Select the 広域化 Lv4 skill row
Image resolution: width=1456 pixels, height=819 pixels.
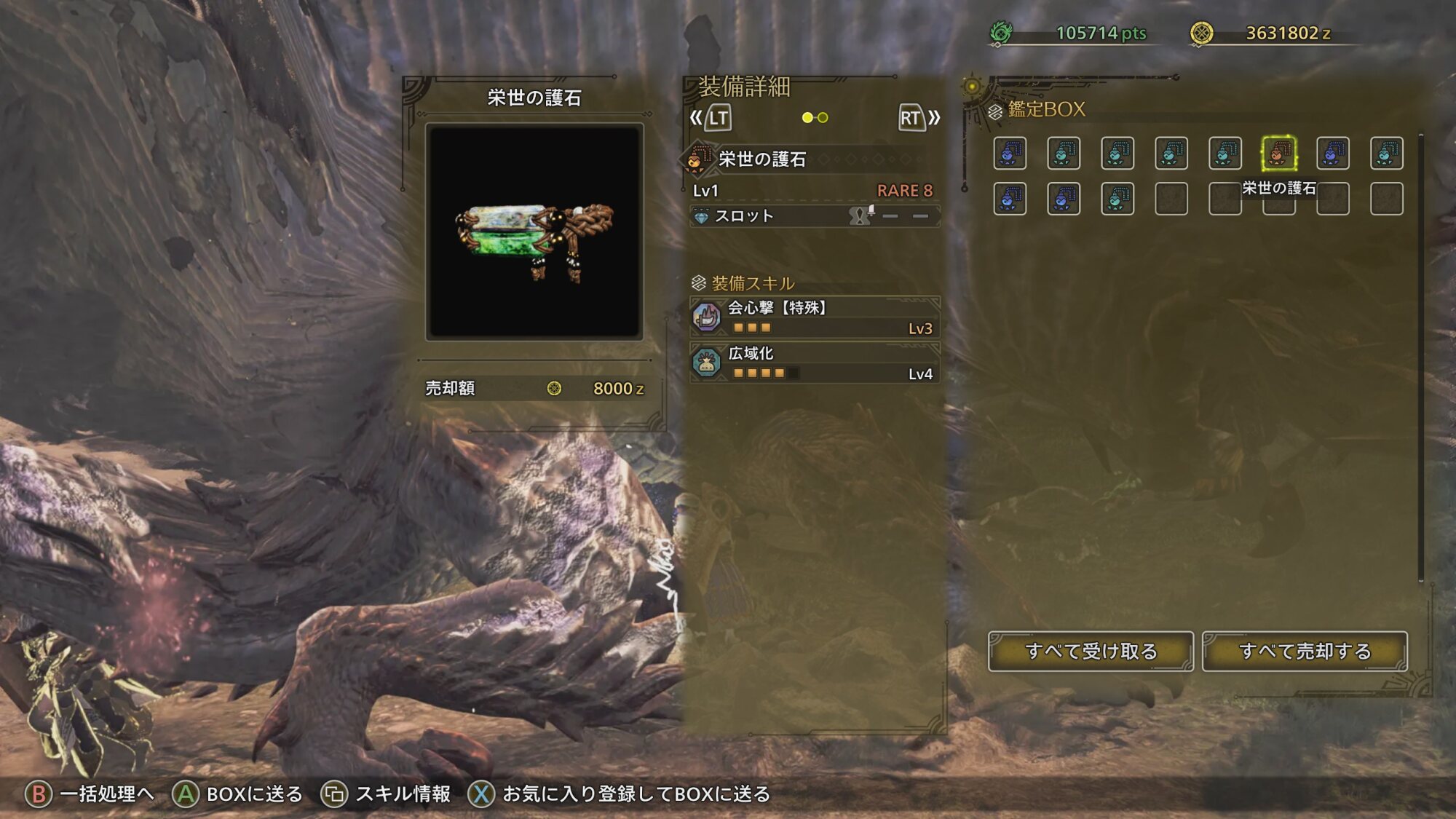815,363
